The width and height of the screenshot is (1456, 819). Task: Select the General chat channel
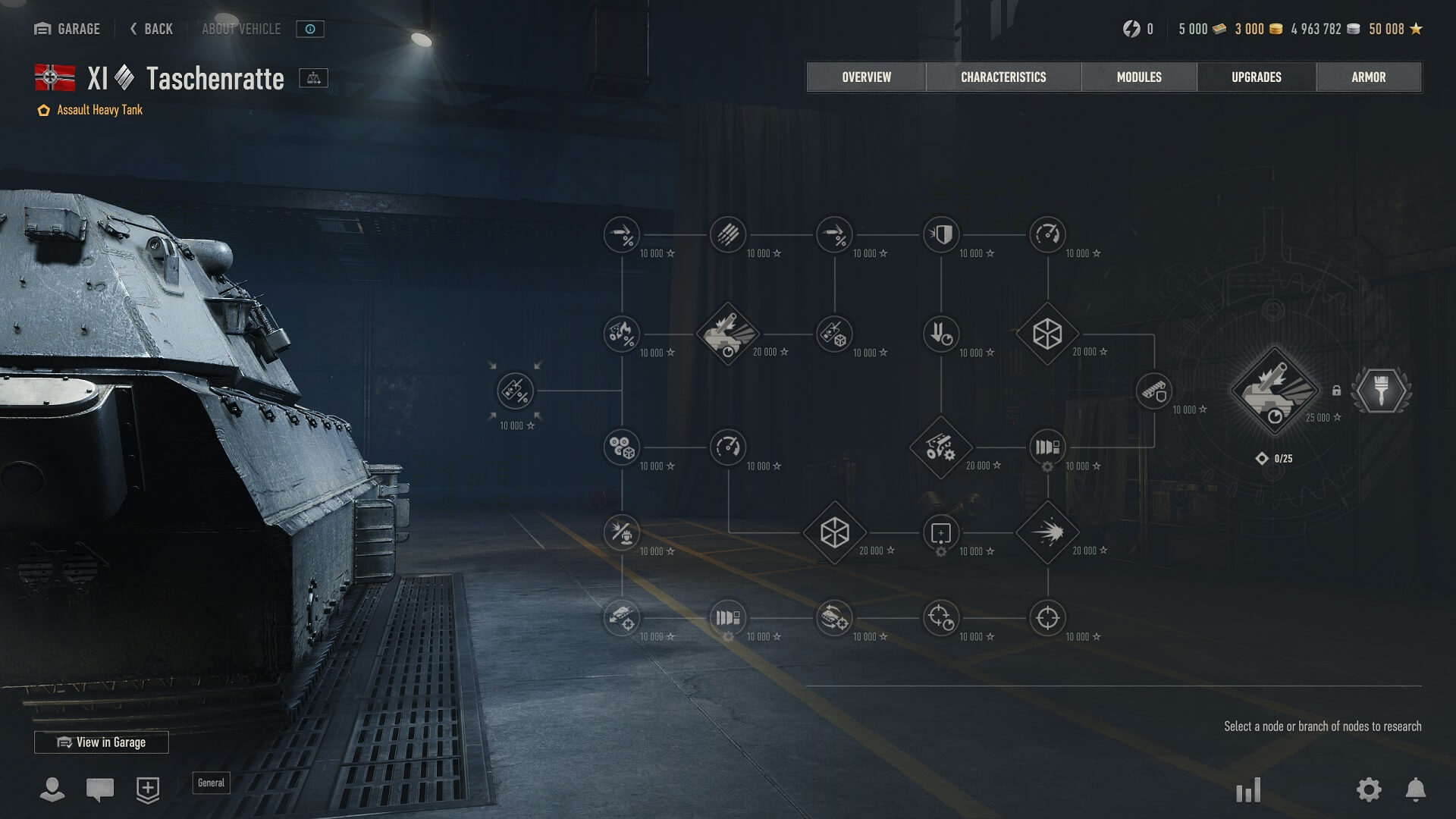211,783
